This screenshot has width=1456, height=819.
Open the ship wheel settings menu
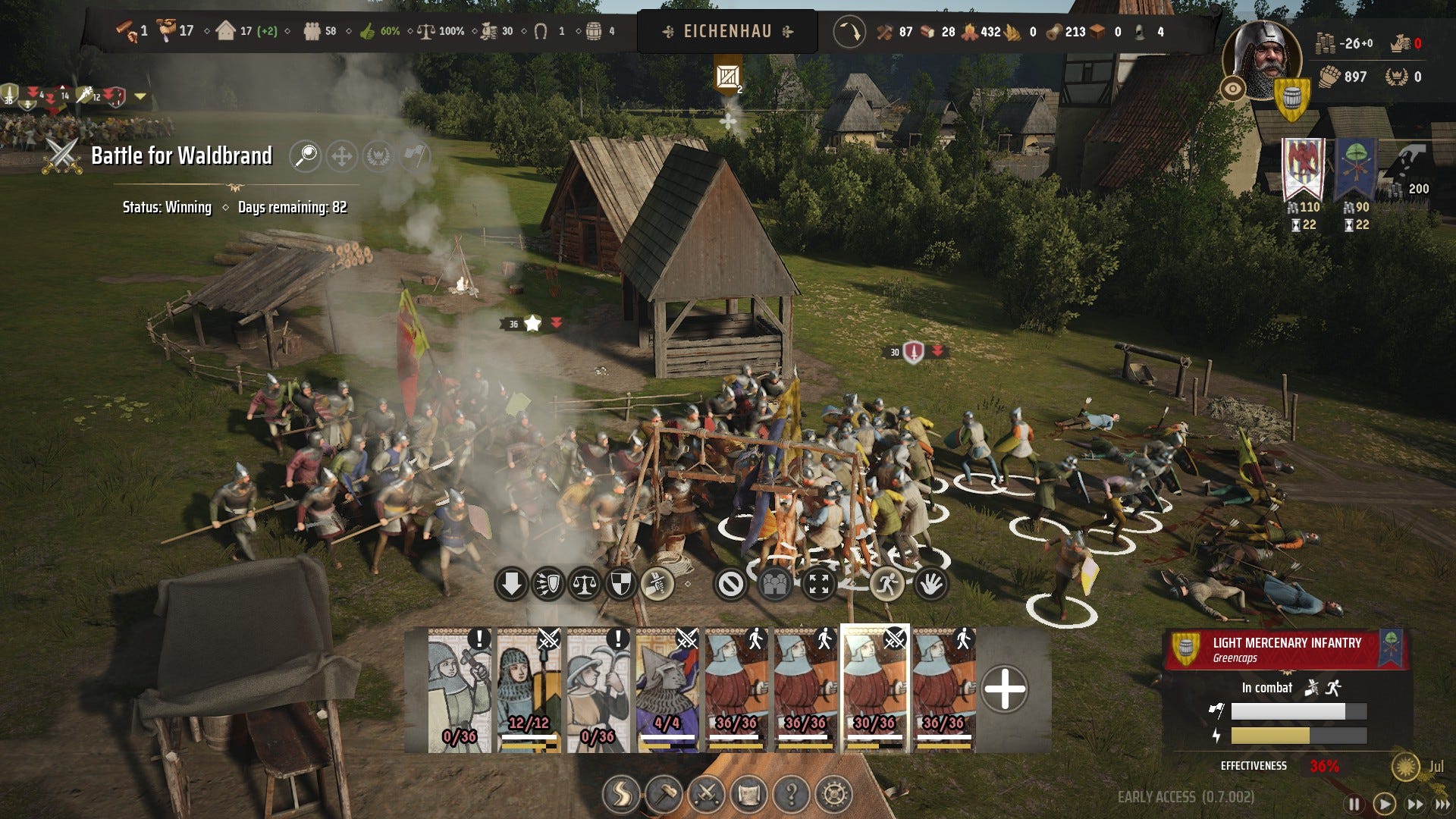coord(833,794)
